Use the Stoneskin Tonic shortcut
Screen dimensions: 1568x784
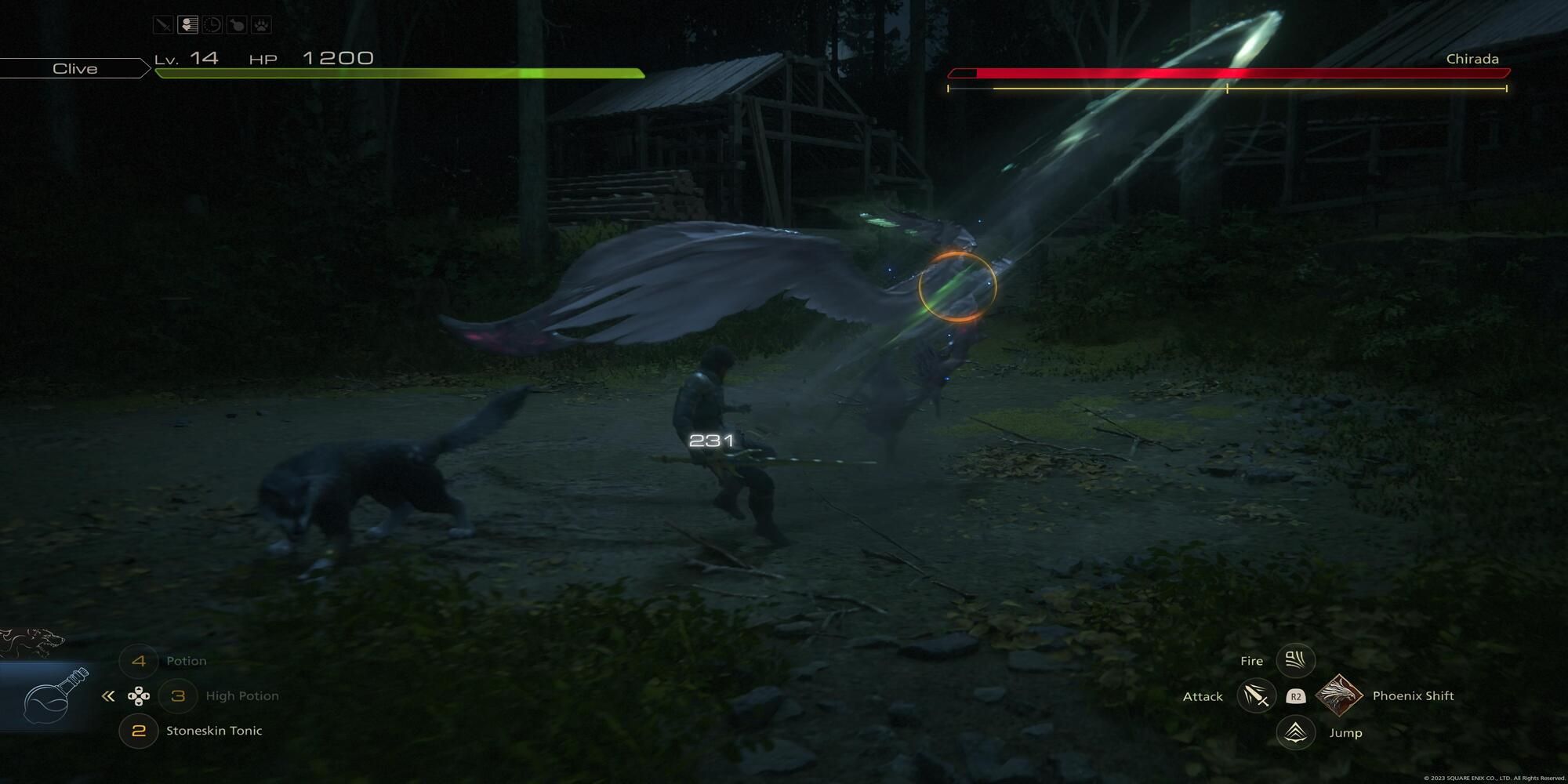pos(139,730)
